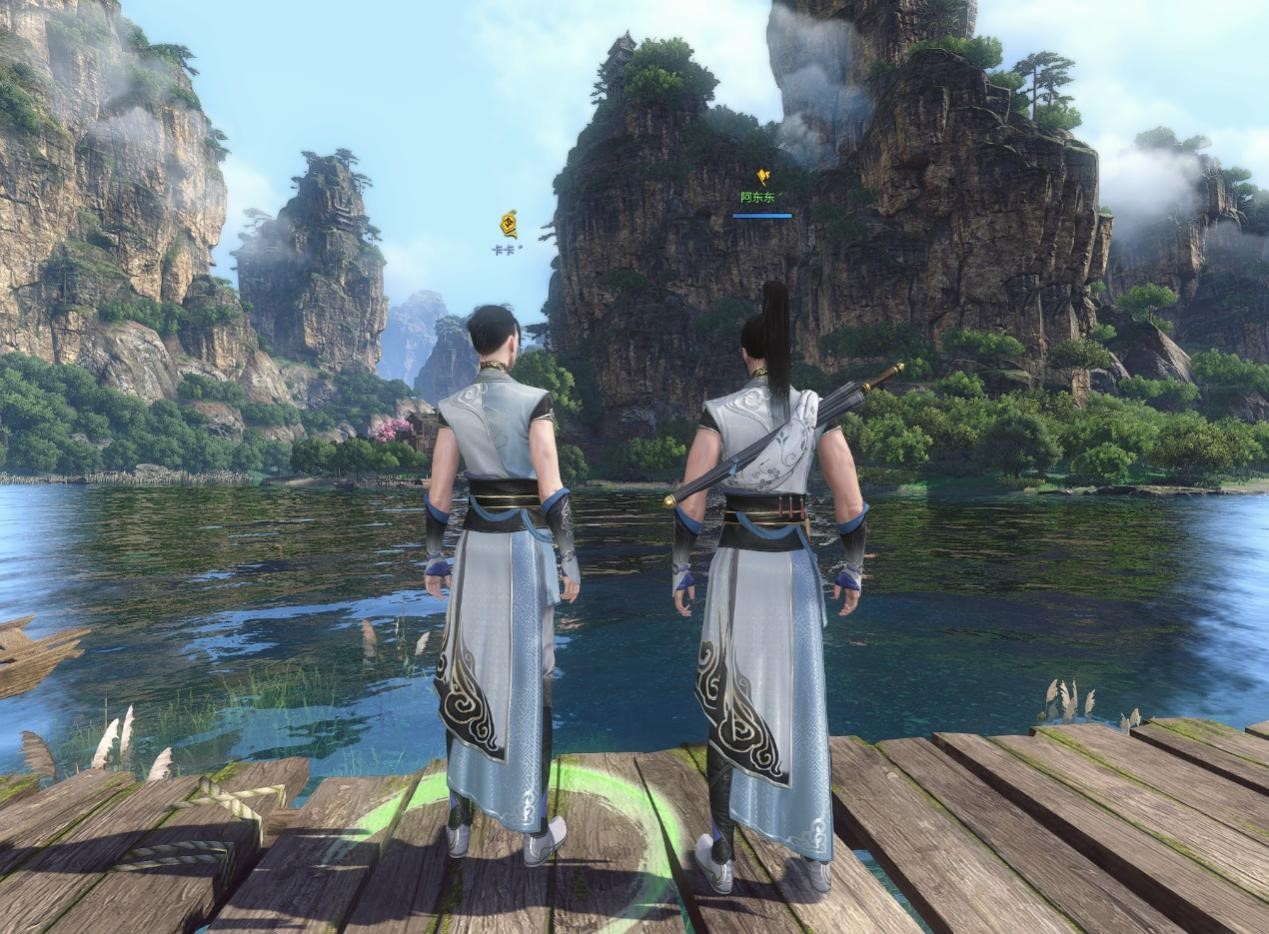
Task: Select the 阿东东 player nameplate
Action: coord(758,198)
